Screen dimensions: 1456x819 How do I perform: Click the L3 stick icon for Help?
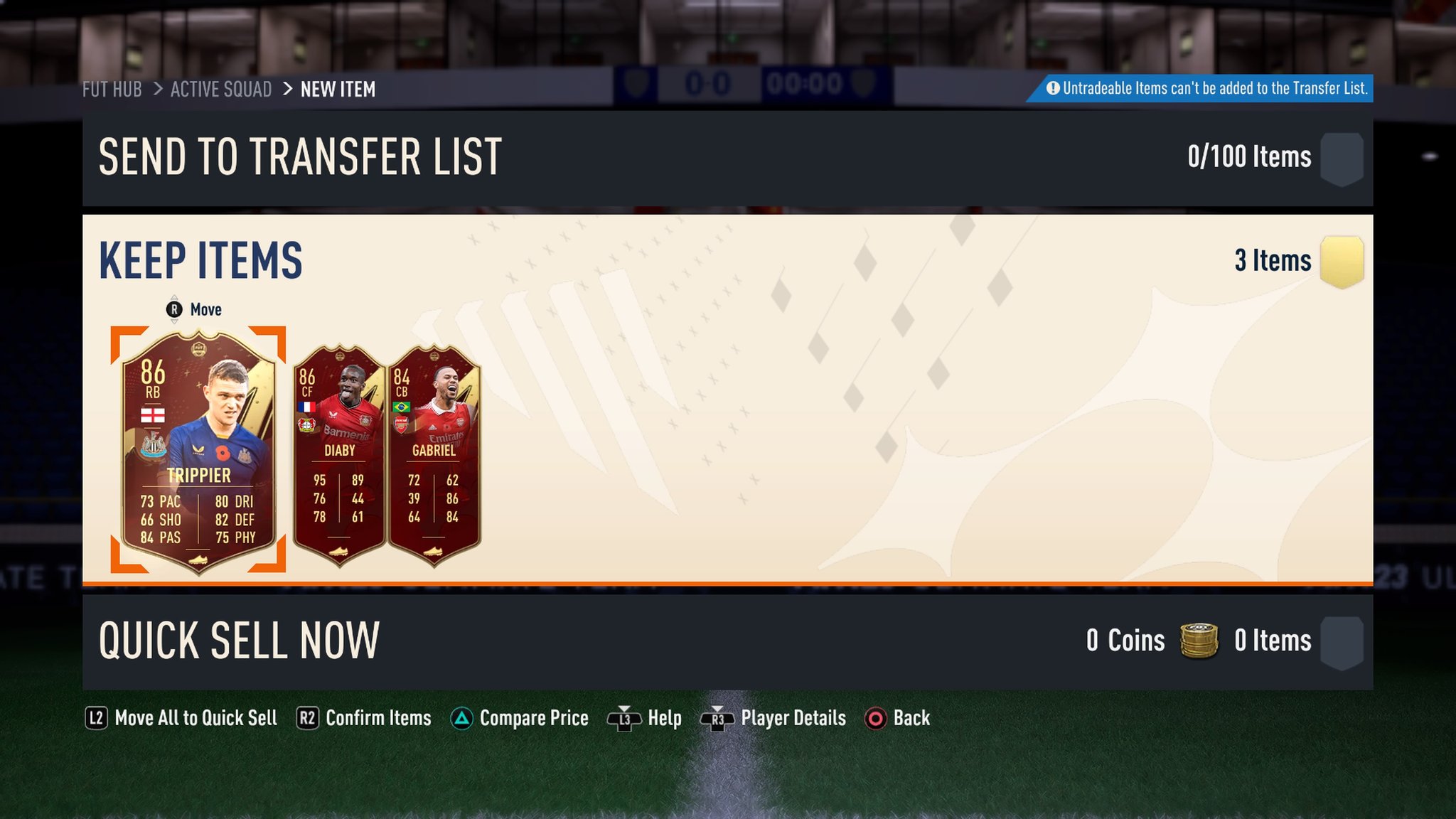click(624, 718)
